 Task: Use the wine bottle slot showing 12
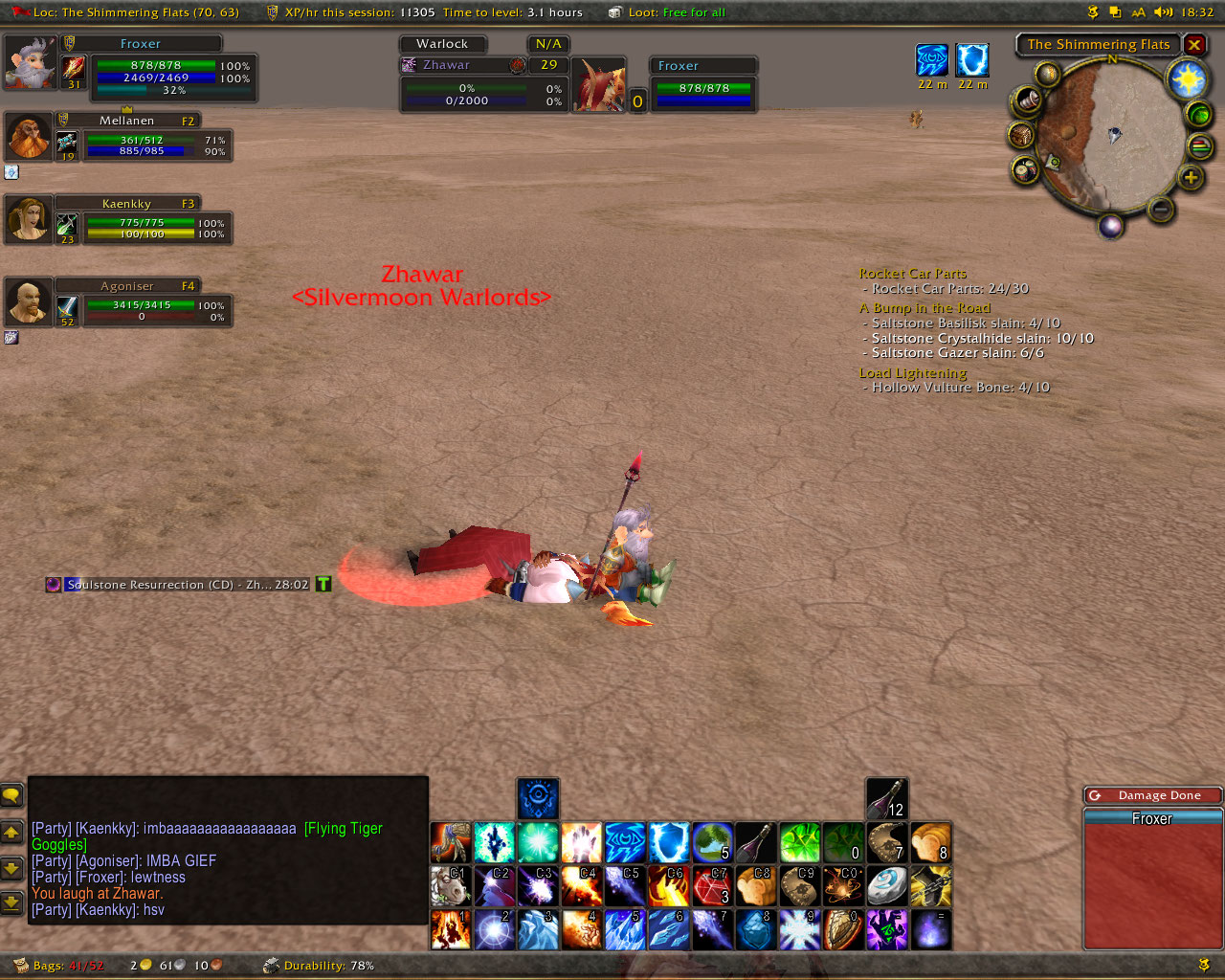886,798
